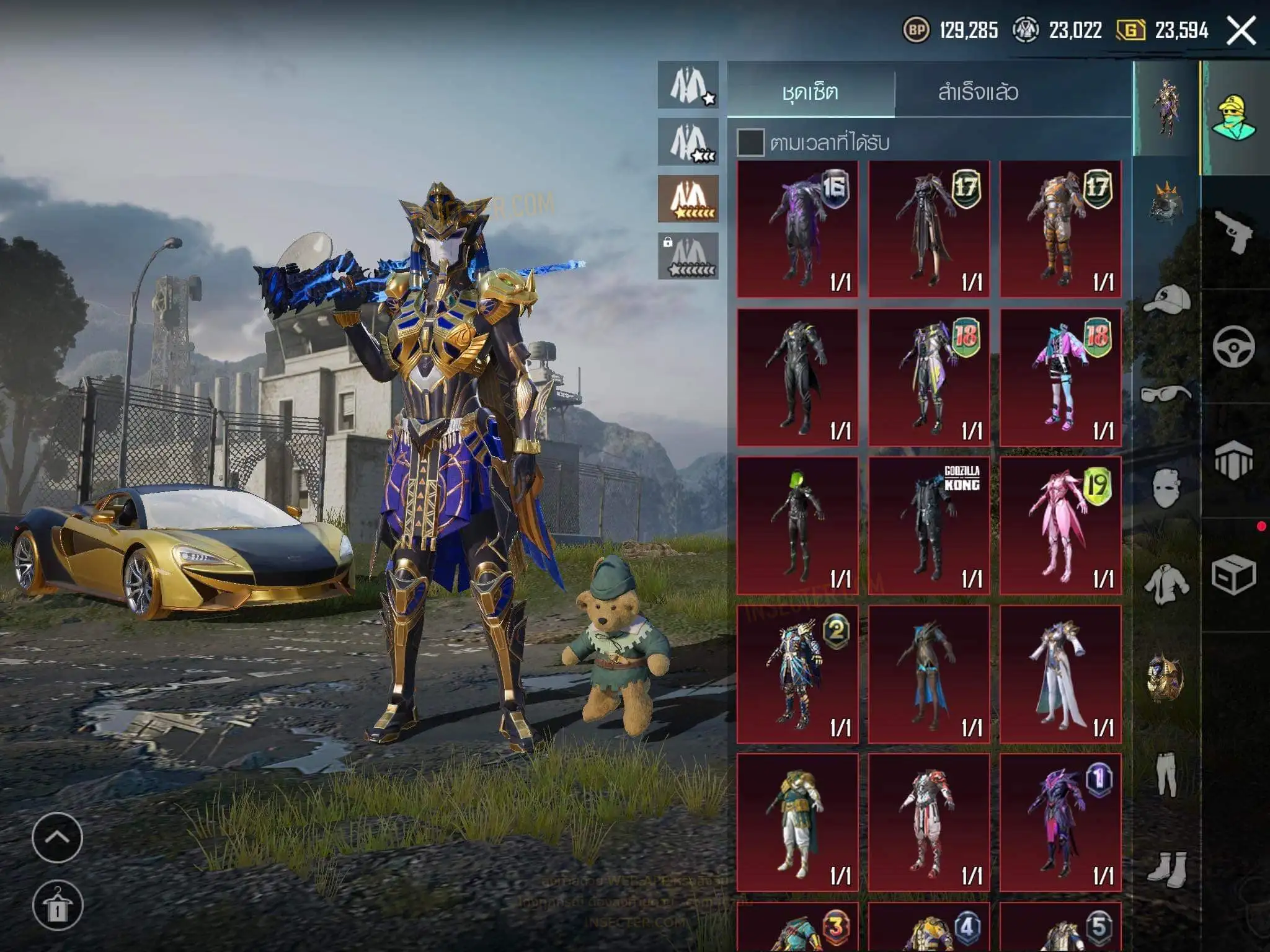1270x952 pixels.
Task: Filter by the one-star suit rarity
Action: [x=688, y=85]
